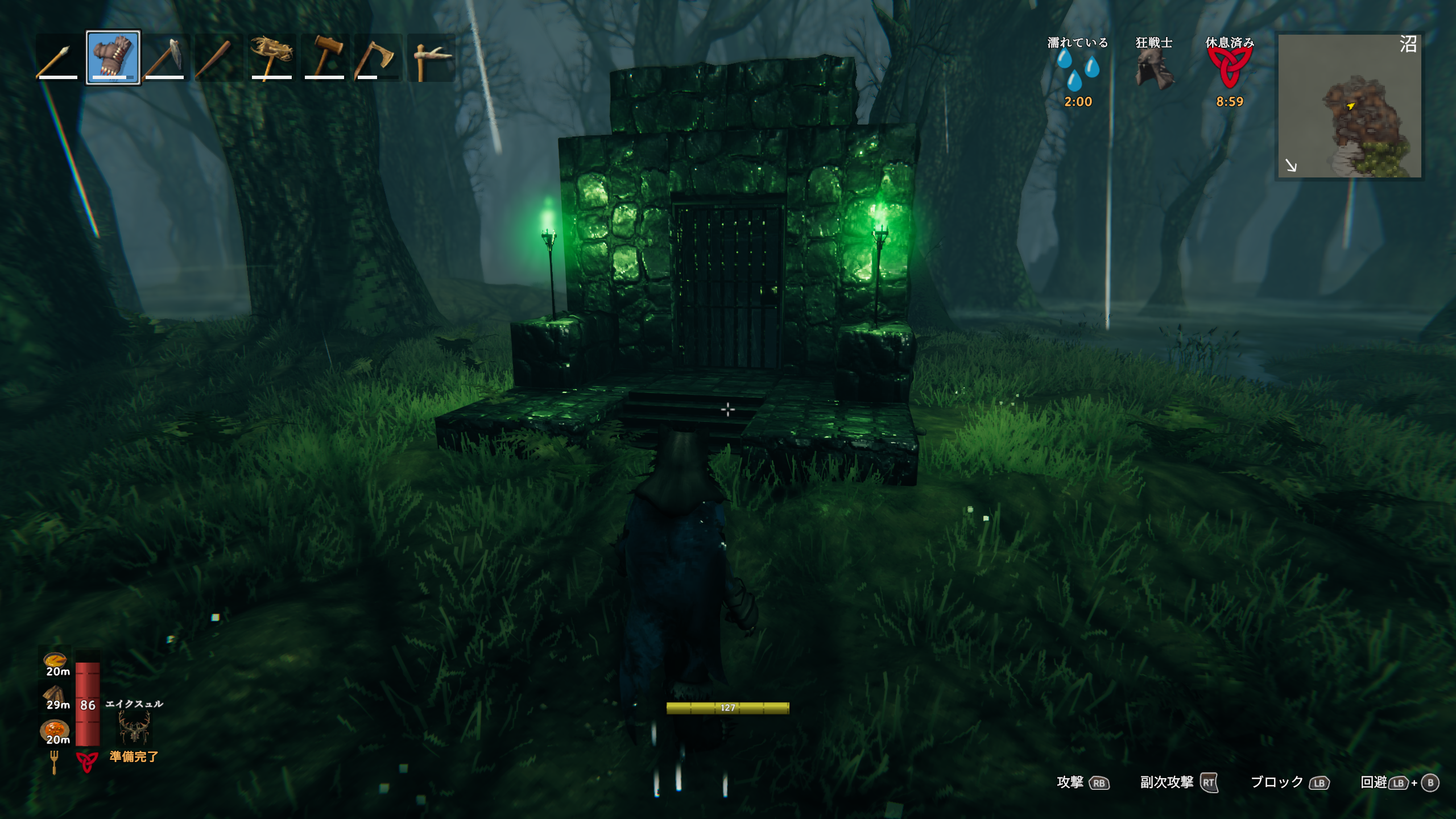Click the carrot soup food icon

pyautogui.click(x=55, y=661)
